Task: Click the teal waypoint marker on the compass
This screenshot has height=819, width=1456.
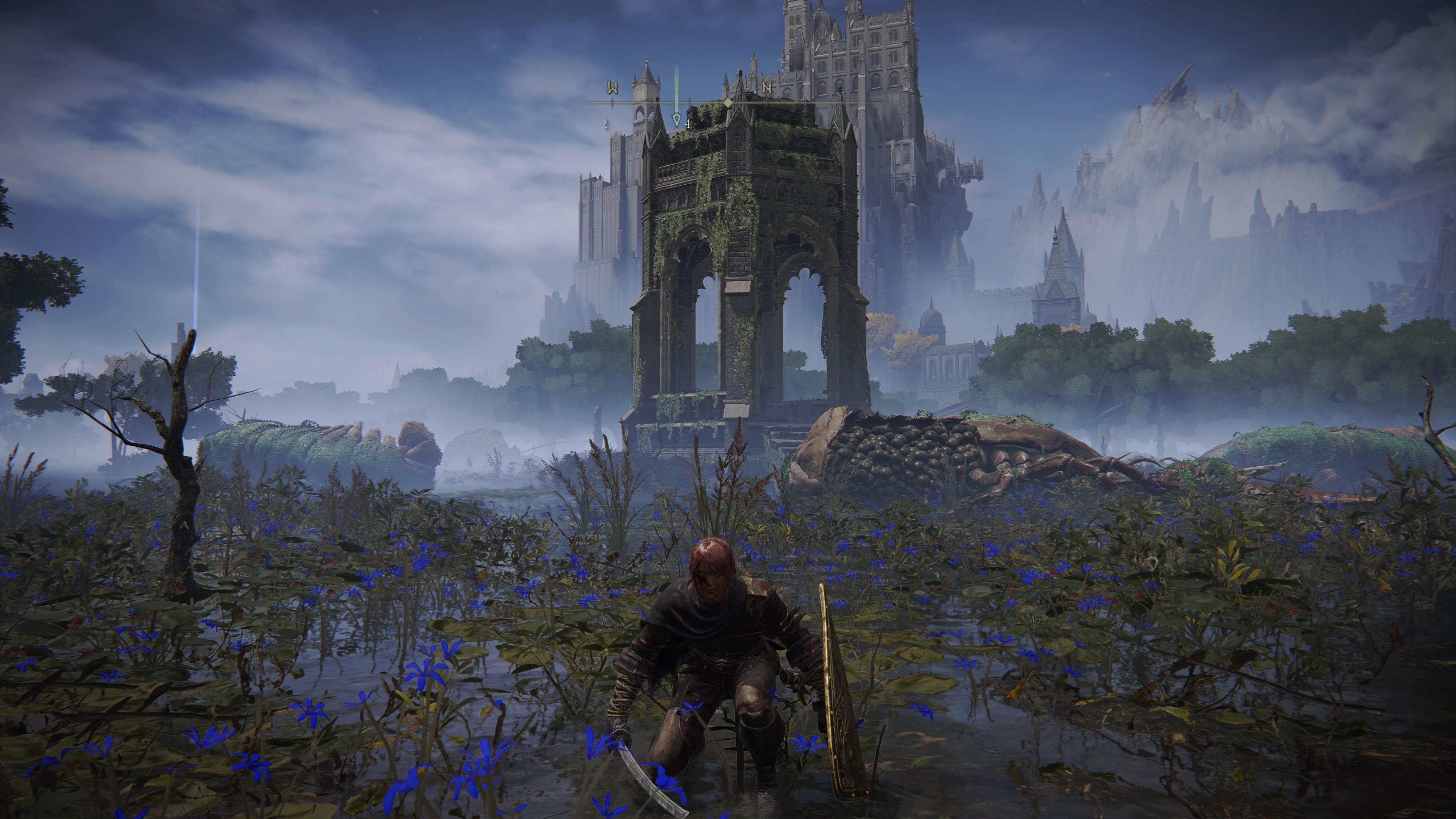Action: tap(676, 119)
